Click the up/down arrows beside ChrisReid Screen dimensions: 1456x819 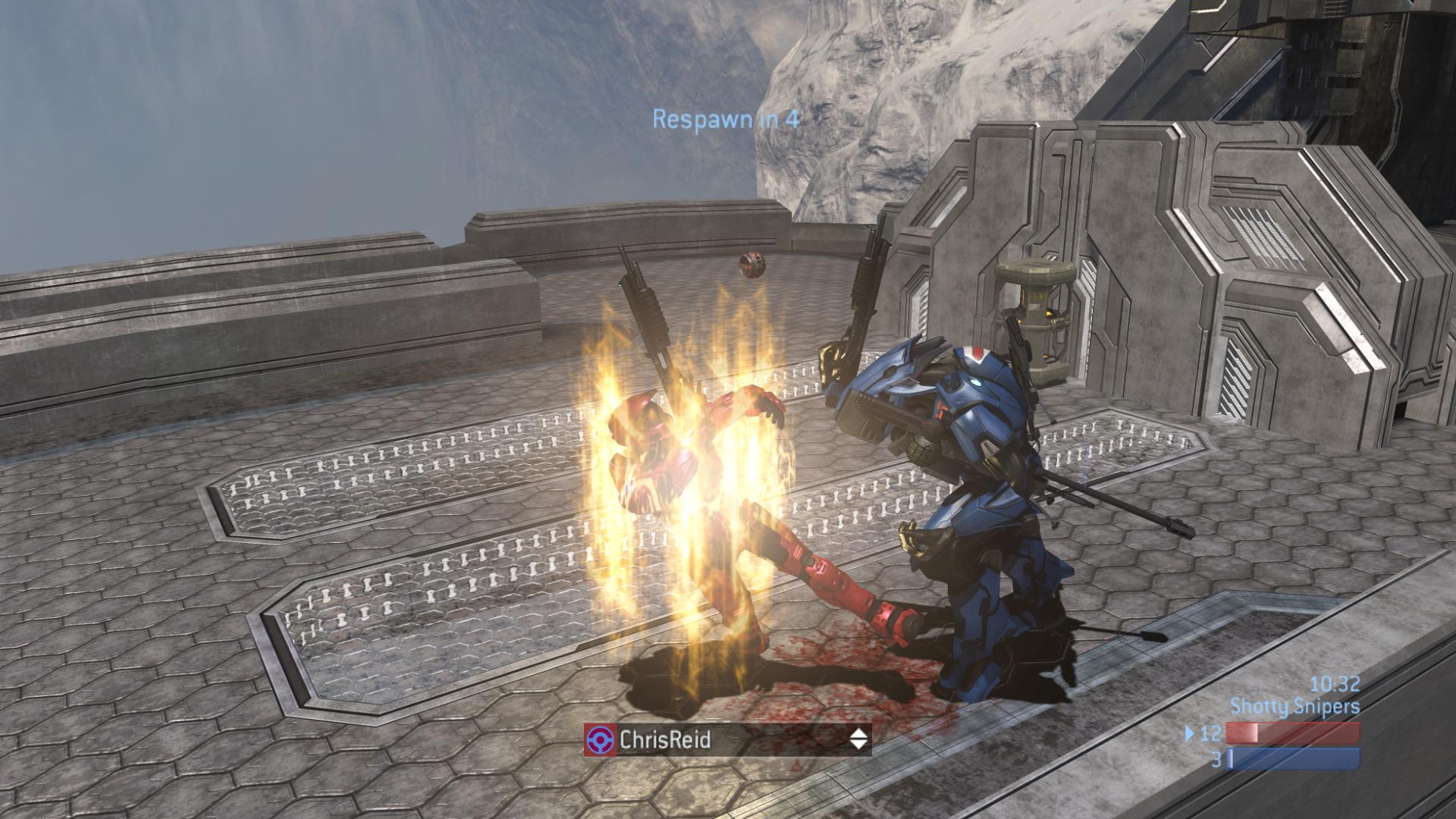tap(858, 739)
